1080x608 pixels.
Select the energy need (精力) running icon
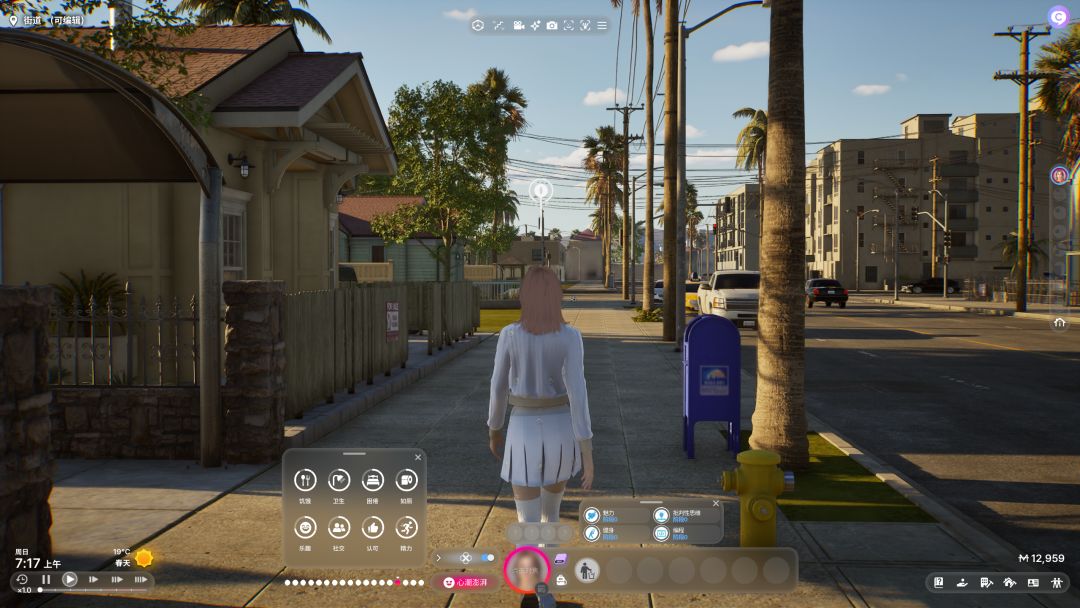[x=406, y=527]
